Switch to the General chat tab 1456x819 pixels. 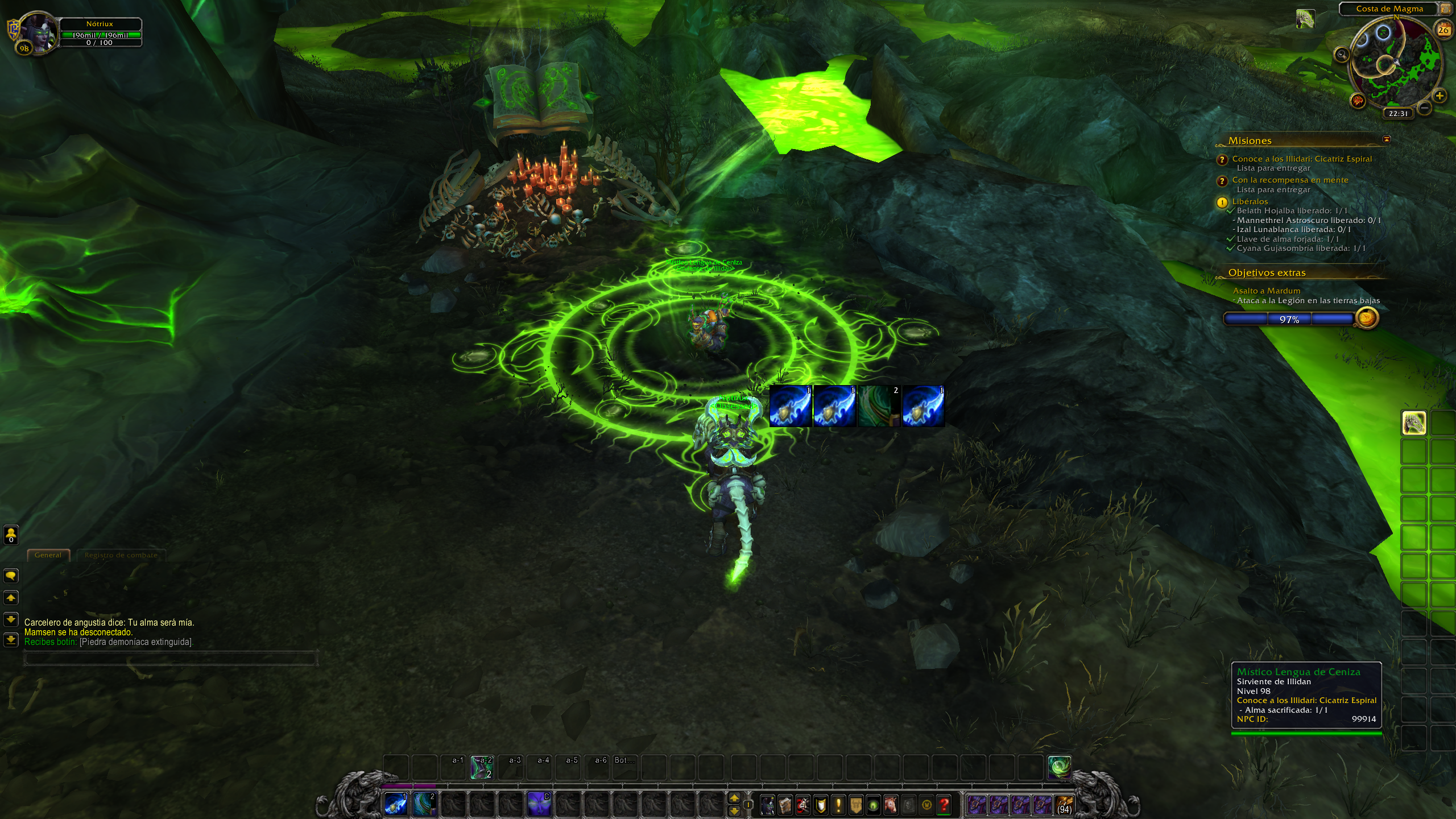coord(48,555)
